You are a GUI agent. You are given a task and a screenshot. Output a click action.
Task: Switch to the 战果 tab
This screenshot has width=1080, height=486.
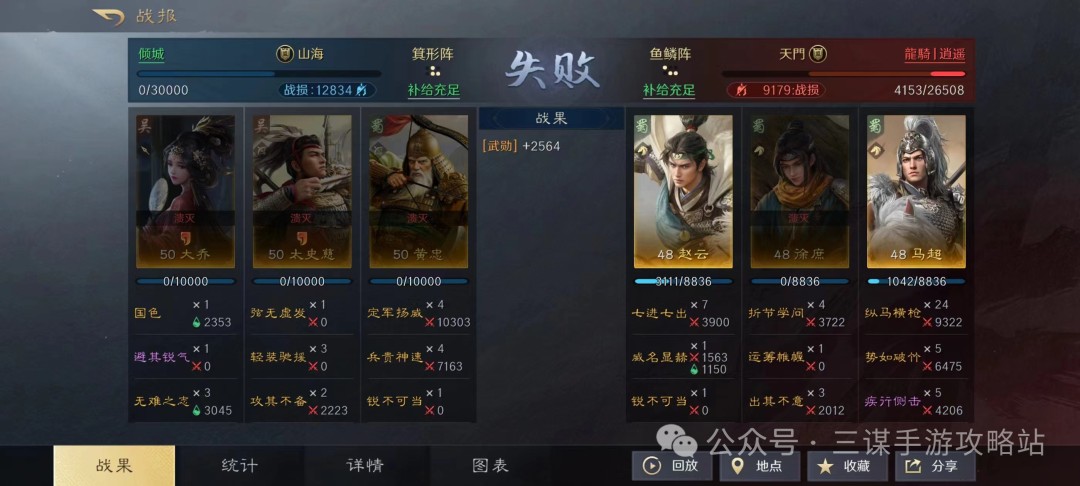[114, 466]
